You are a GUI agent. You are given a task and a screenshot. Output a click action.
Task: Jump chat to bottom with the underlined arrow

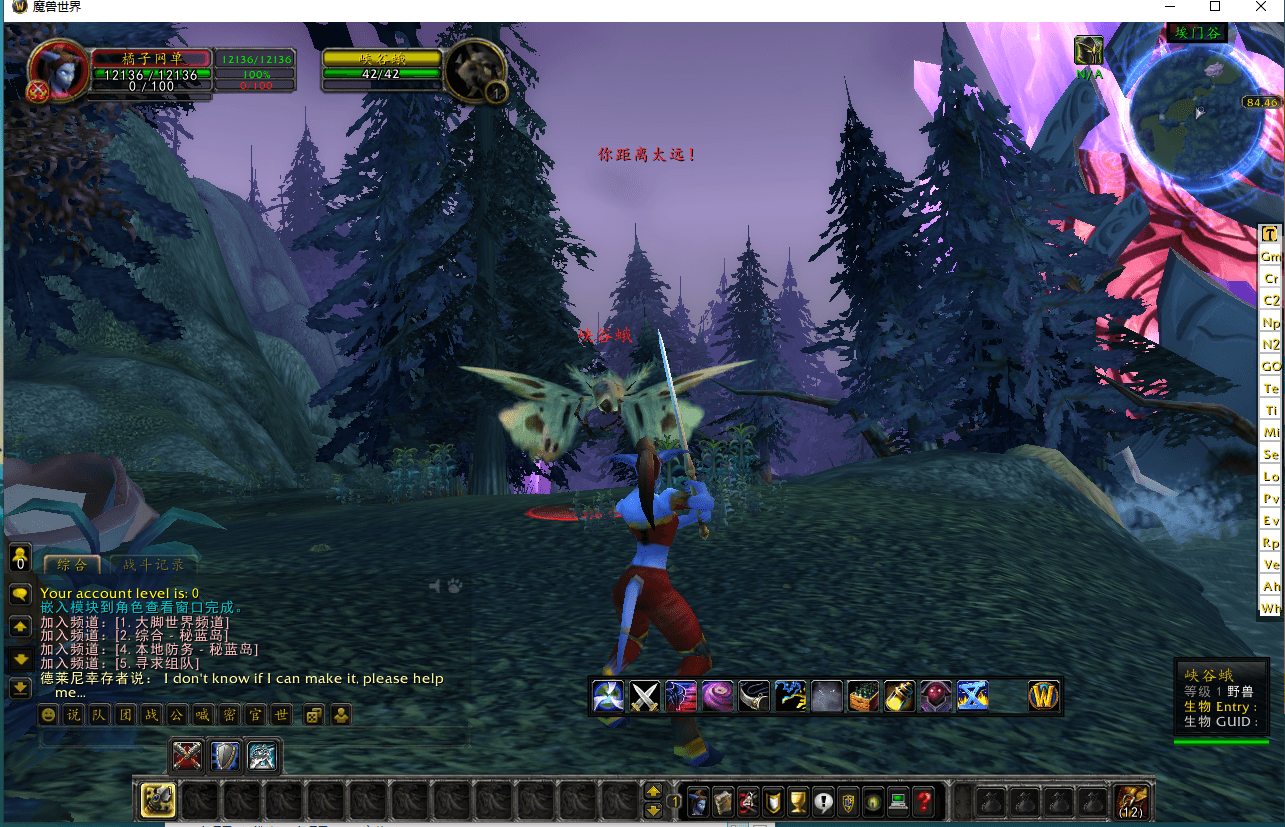(x=20, y=688)
